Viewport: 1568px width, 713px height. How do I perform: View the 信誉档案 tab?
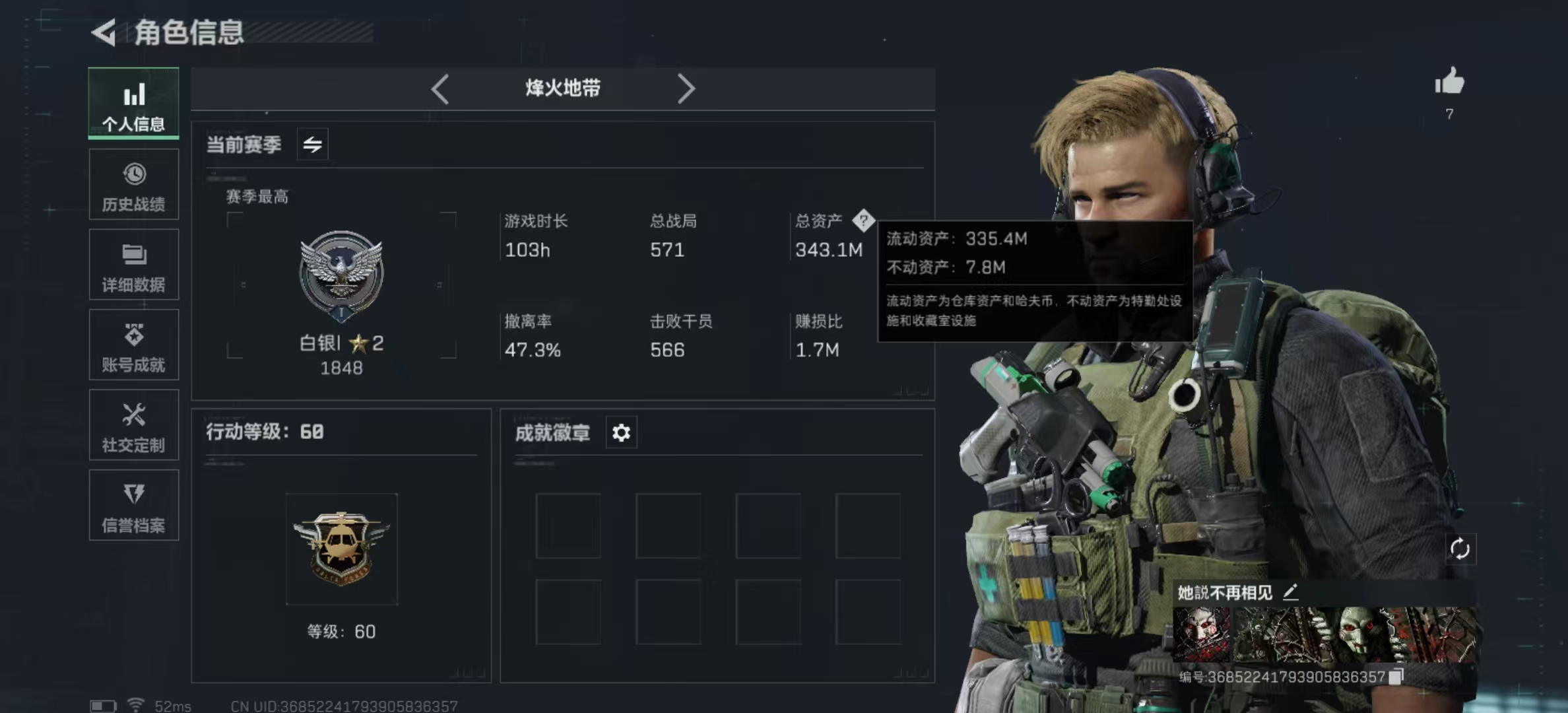click(134, 506)
